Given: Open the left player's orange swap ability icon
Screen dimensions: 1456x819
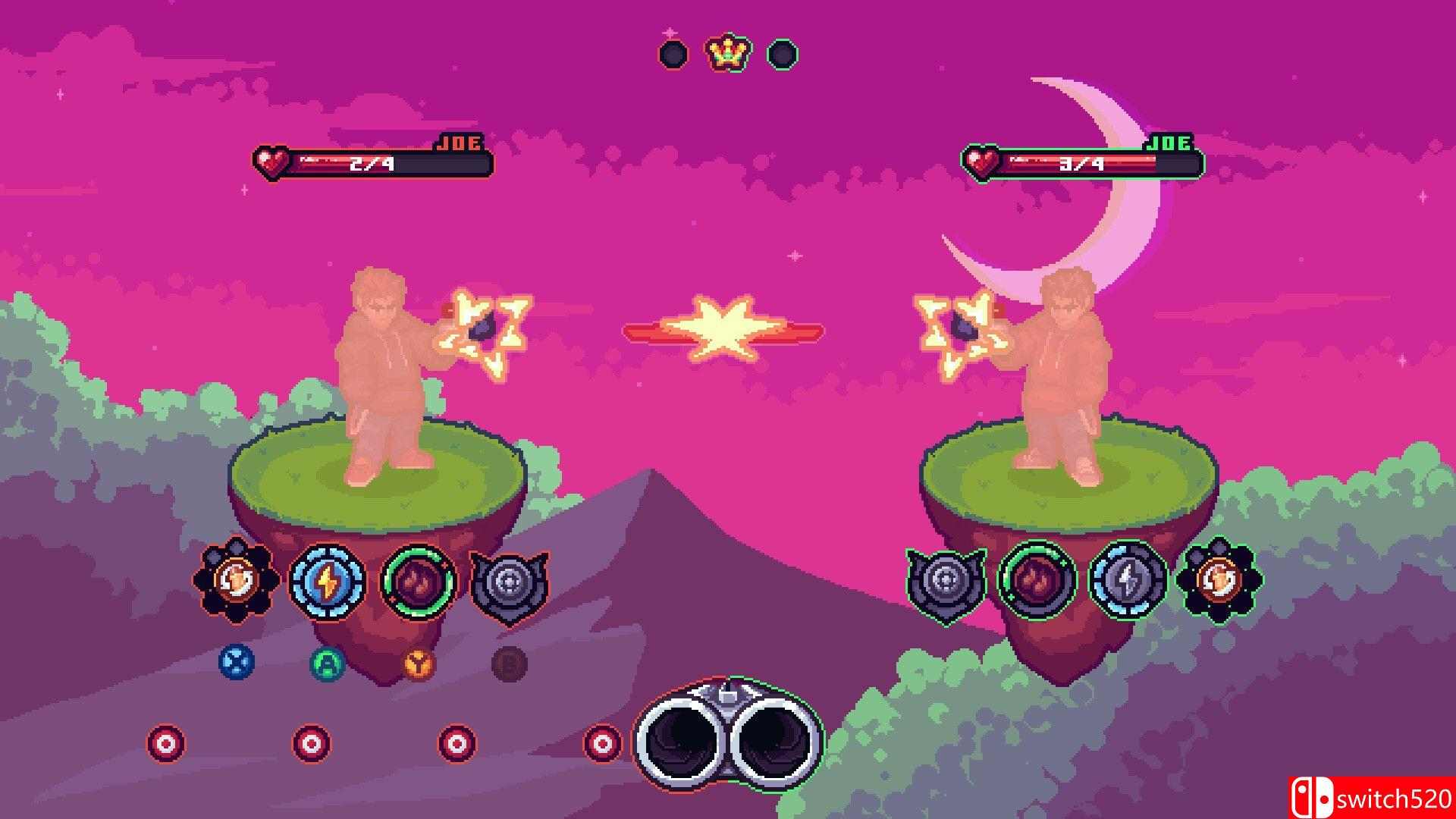Looking at the screenshot, I should [237, 580].
